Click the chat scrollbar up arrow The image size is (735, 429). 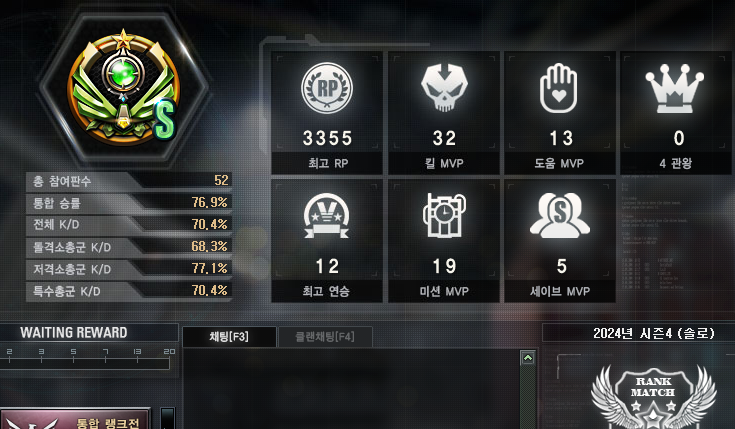coord(527,358)
